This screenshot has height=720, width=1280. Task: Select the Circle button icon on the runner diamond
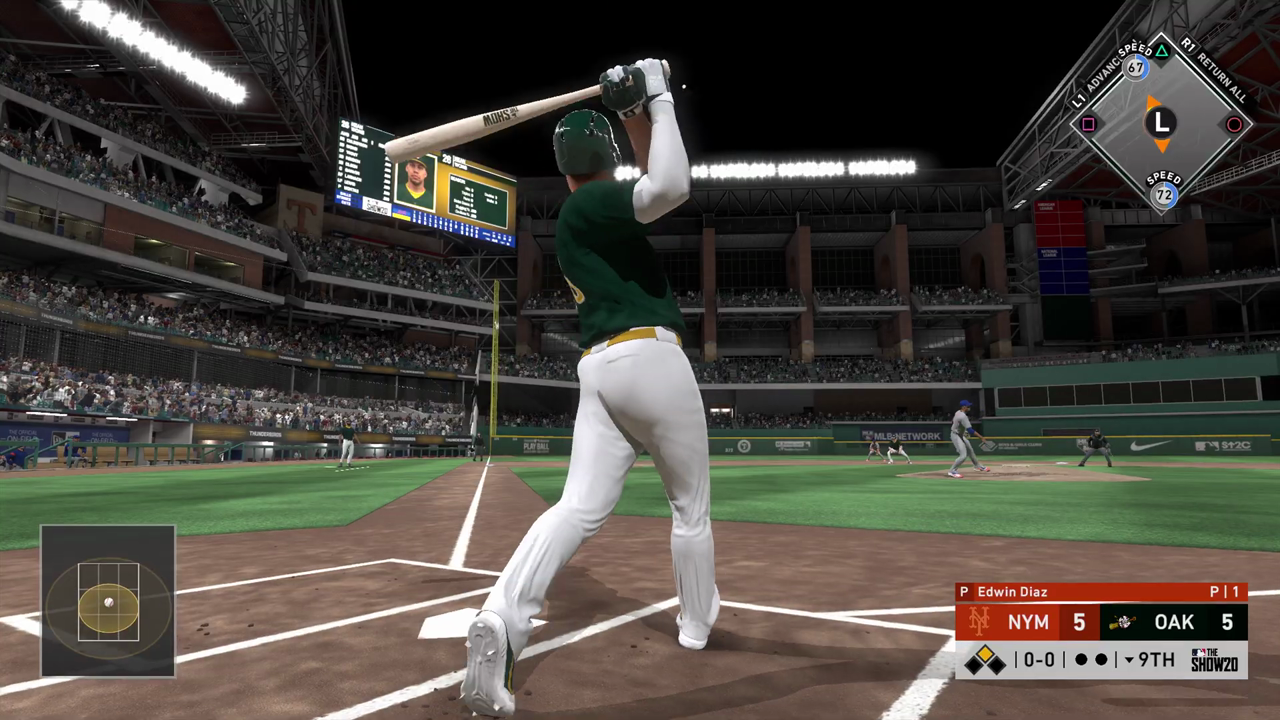1234,124
